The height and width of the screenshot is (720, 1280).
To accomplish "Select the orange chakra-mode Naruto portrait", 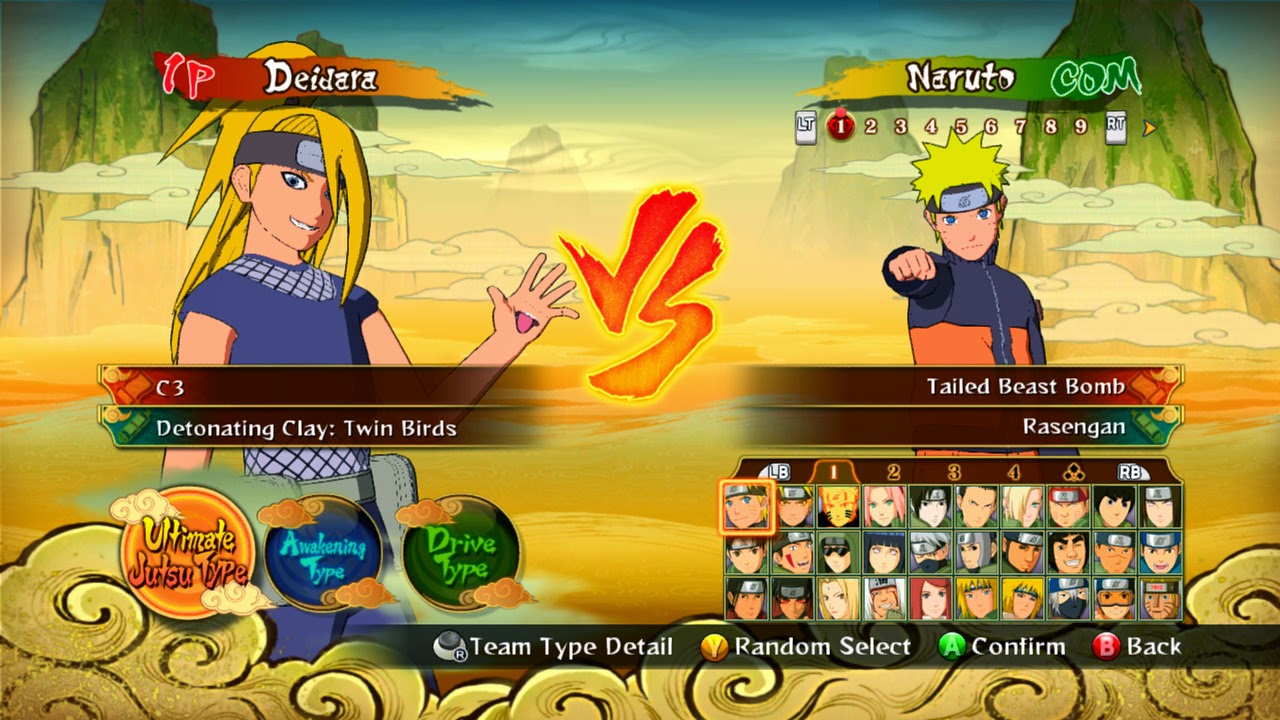I will (x=838, y=507).
